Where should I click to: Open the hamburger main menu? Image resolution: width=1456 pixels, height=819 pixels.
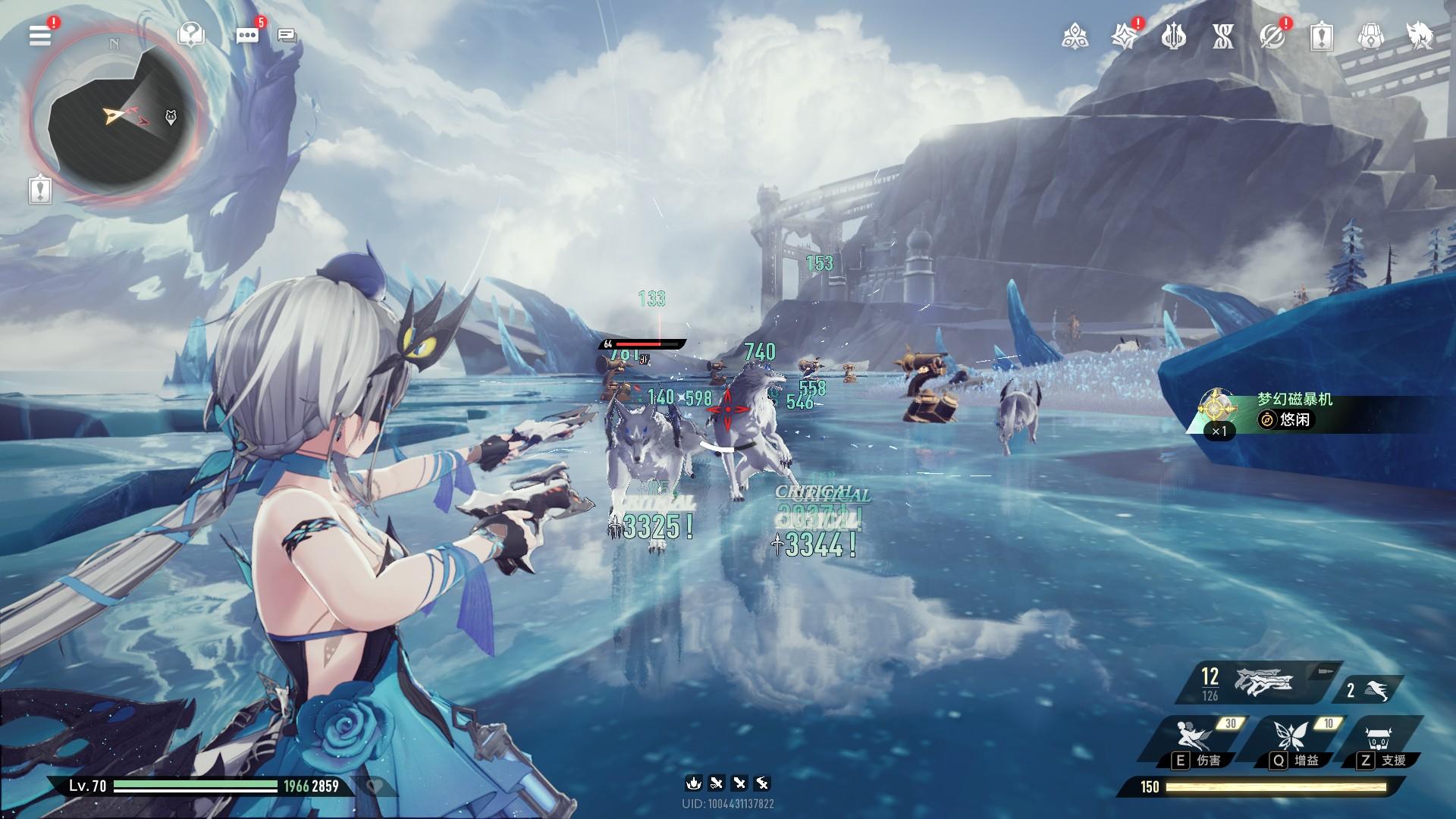39,35
